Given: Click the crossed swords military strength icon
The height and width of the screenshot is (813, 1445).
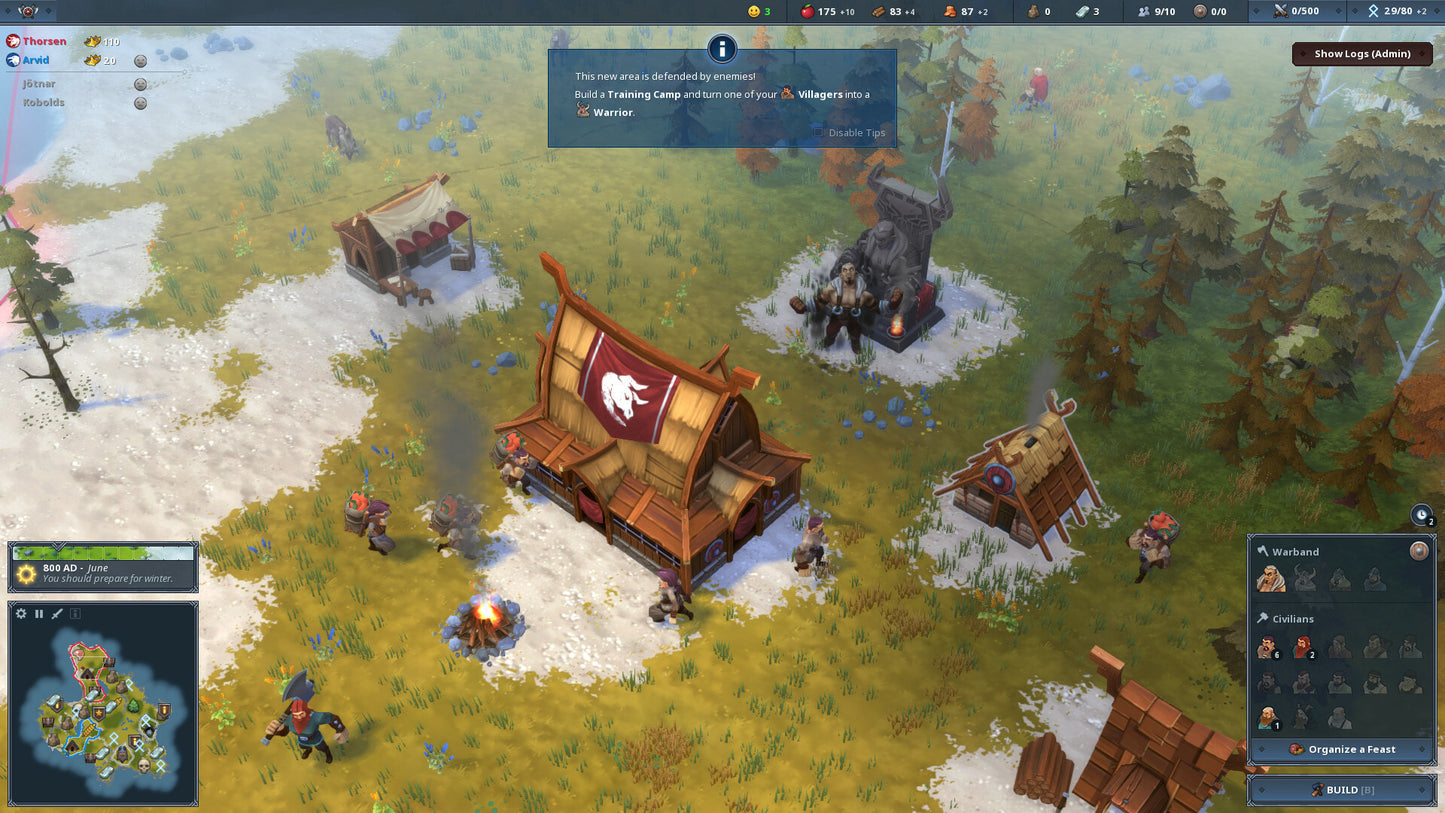Looking at the screenshot, I should coord(1282,11).
